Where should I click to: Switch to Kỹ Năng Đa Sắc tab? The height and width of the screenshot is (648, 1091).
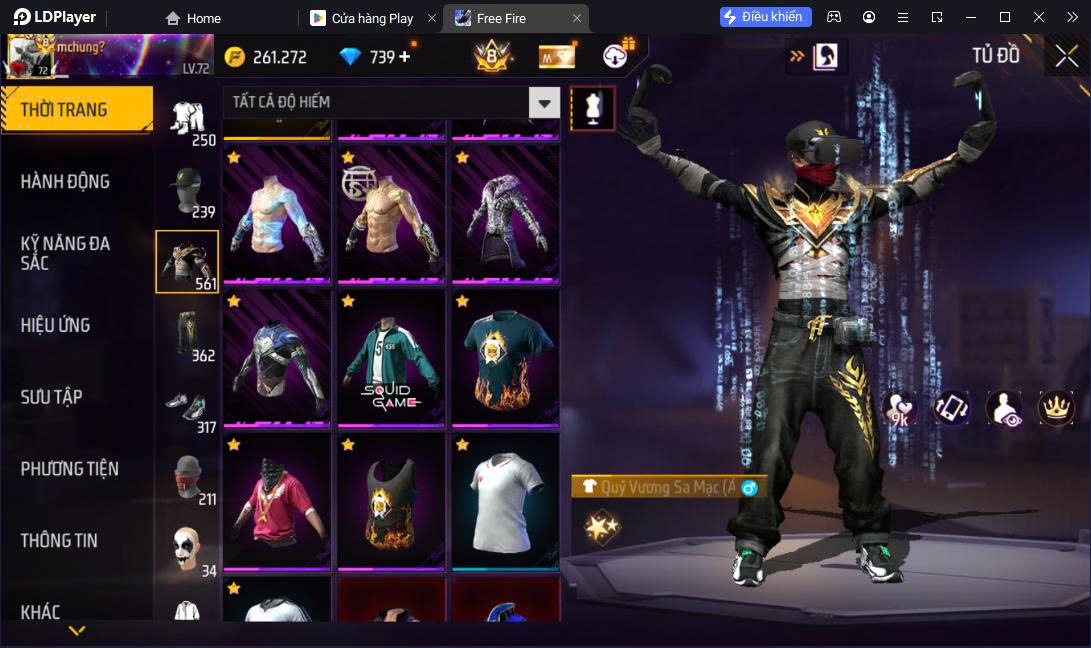pos(65,253)
